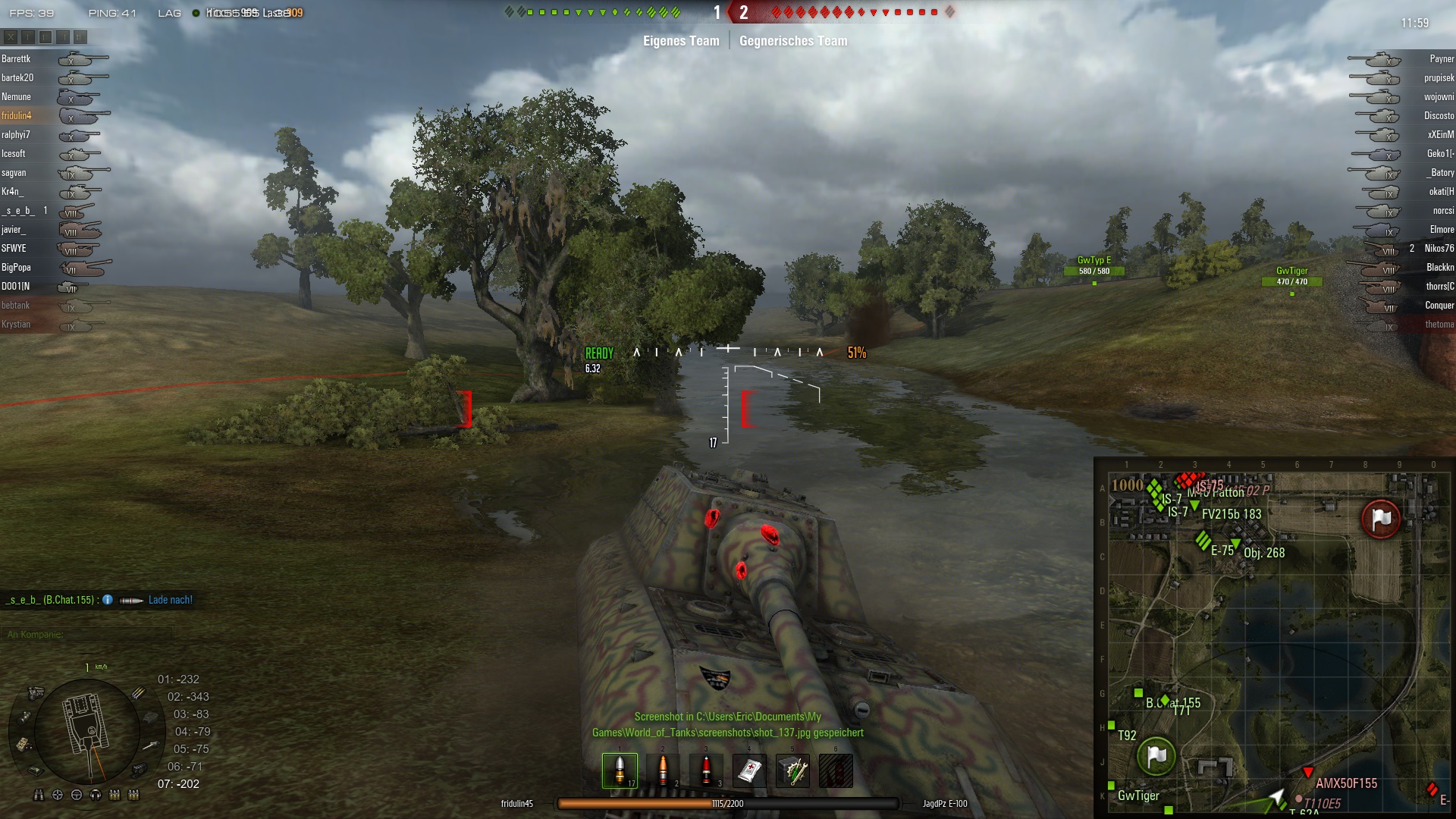This screenshot has width=1456, height=819.
Task: Click the FV215b 183 ally marker on minimap
Action: 1194,505
